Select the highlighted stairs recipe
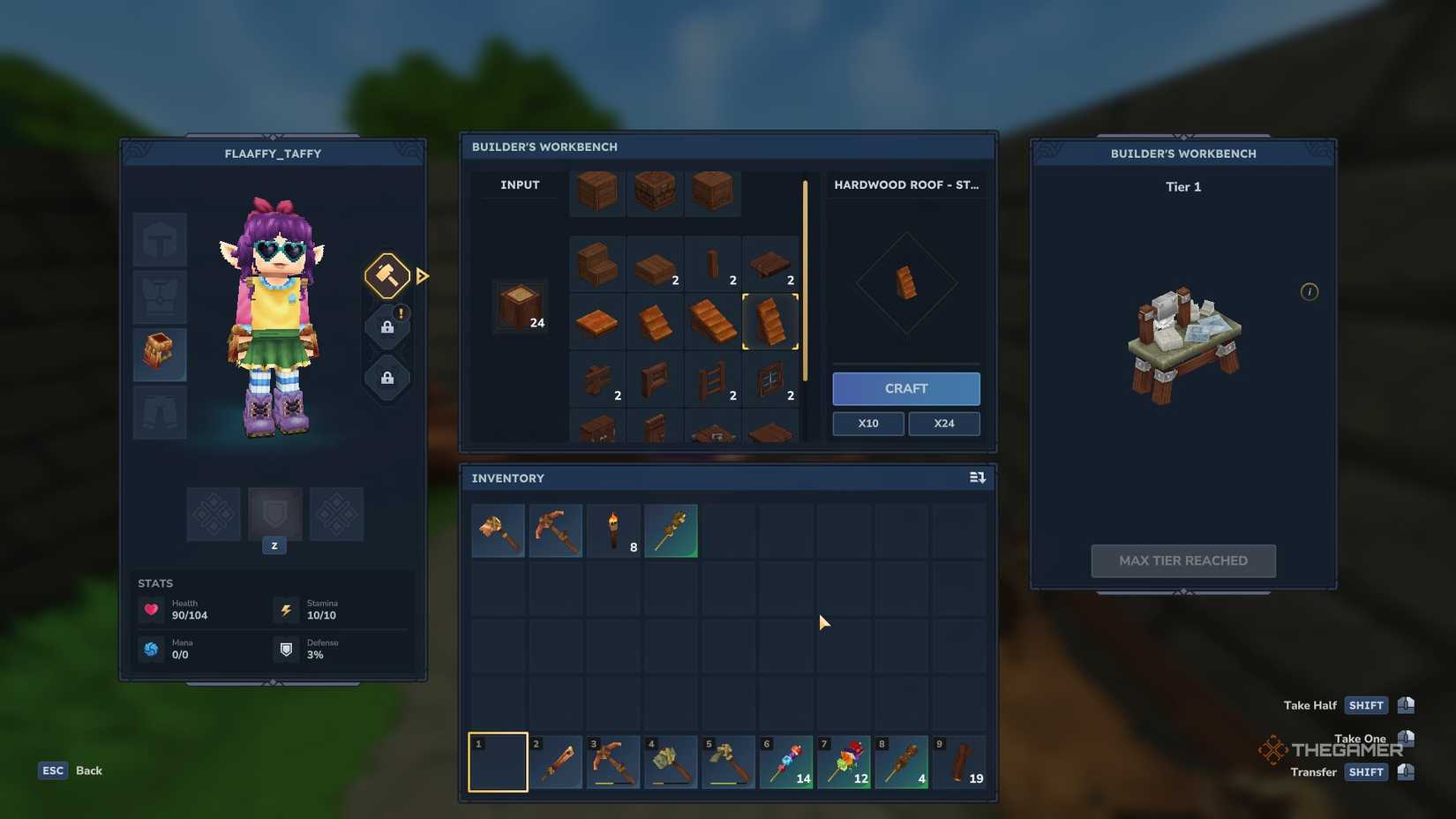Viewport: 1456px width, 819px height. pyautogui.click(x=770, y=321)
